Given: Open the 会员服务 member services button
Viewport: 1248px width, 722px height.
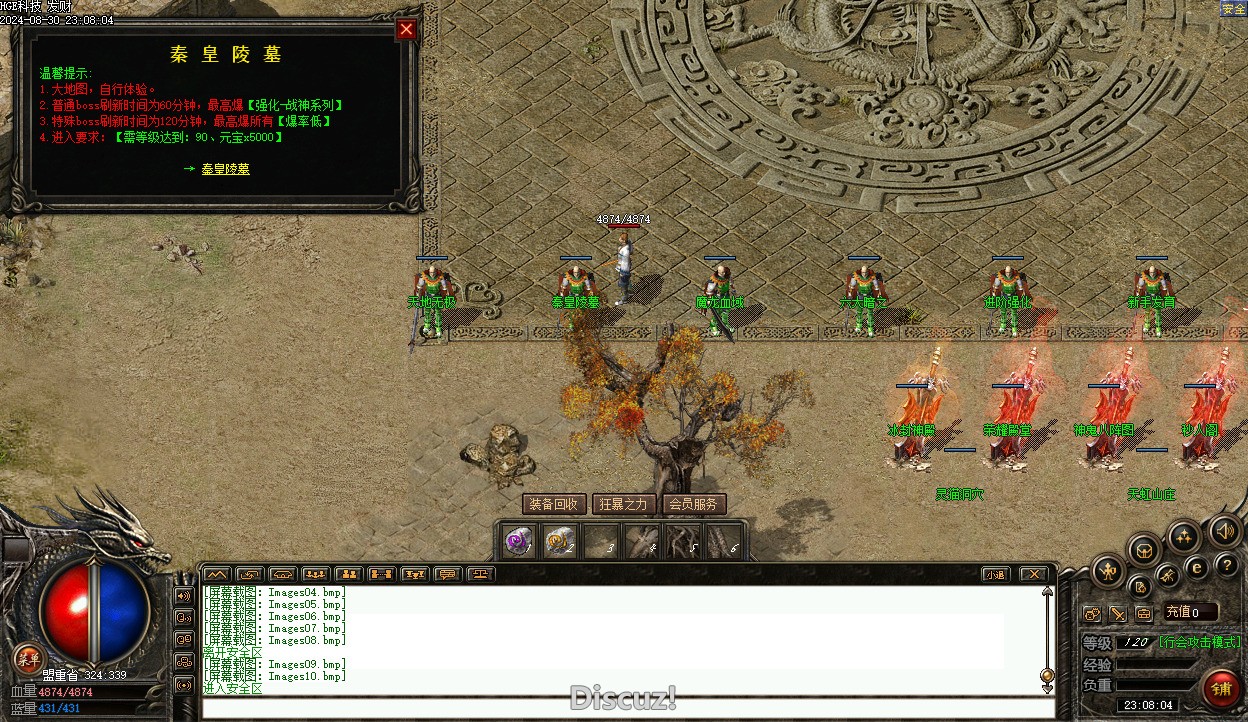Looking at the screenshot, I should coord(693,504).
